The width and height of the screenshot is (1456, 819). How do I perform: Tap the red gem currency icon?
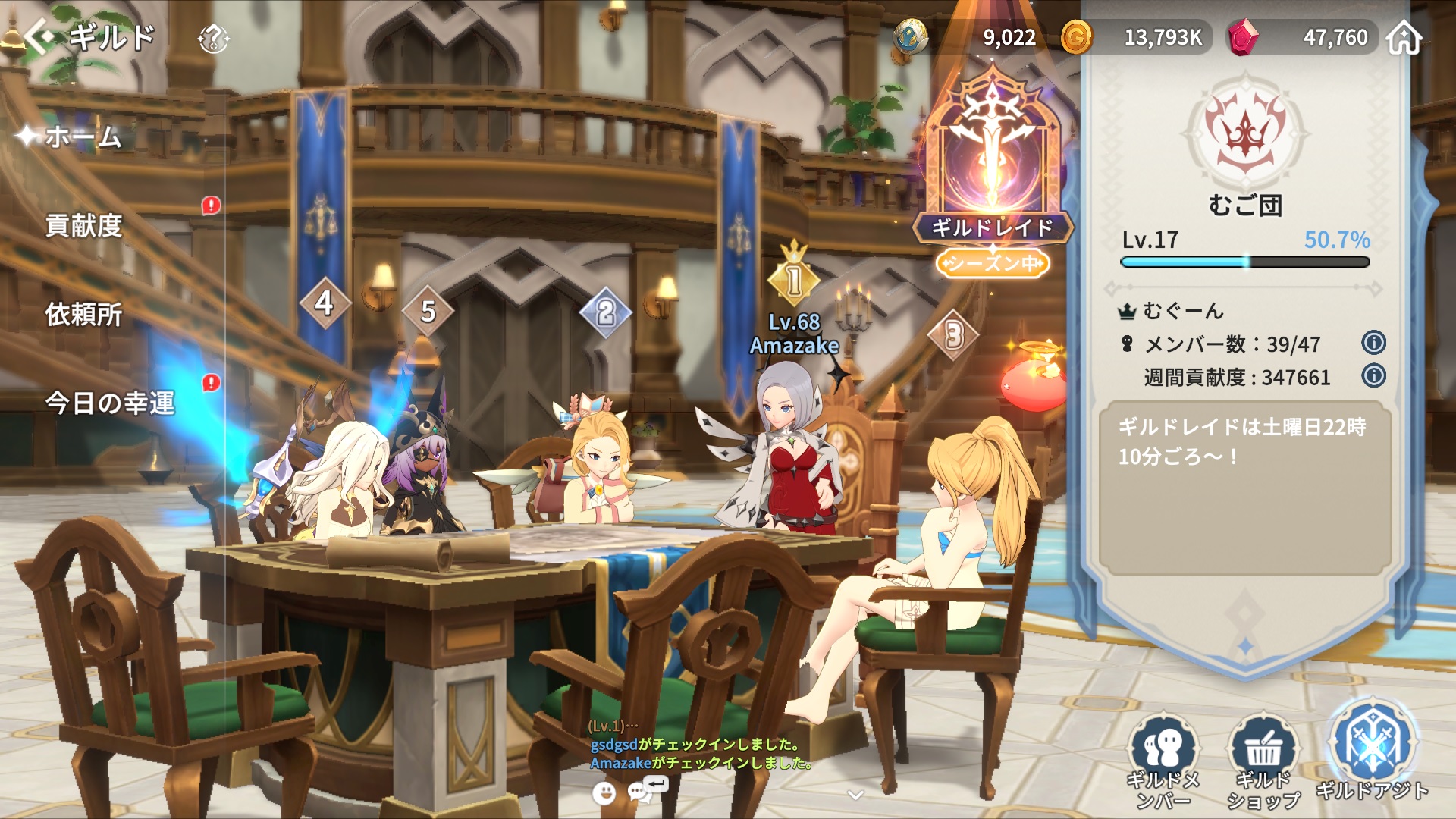pyautogui.click(x=1242, y=37)
